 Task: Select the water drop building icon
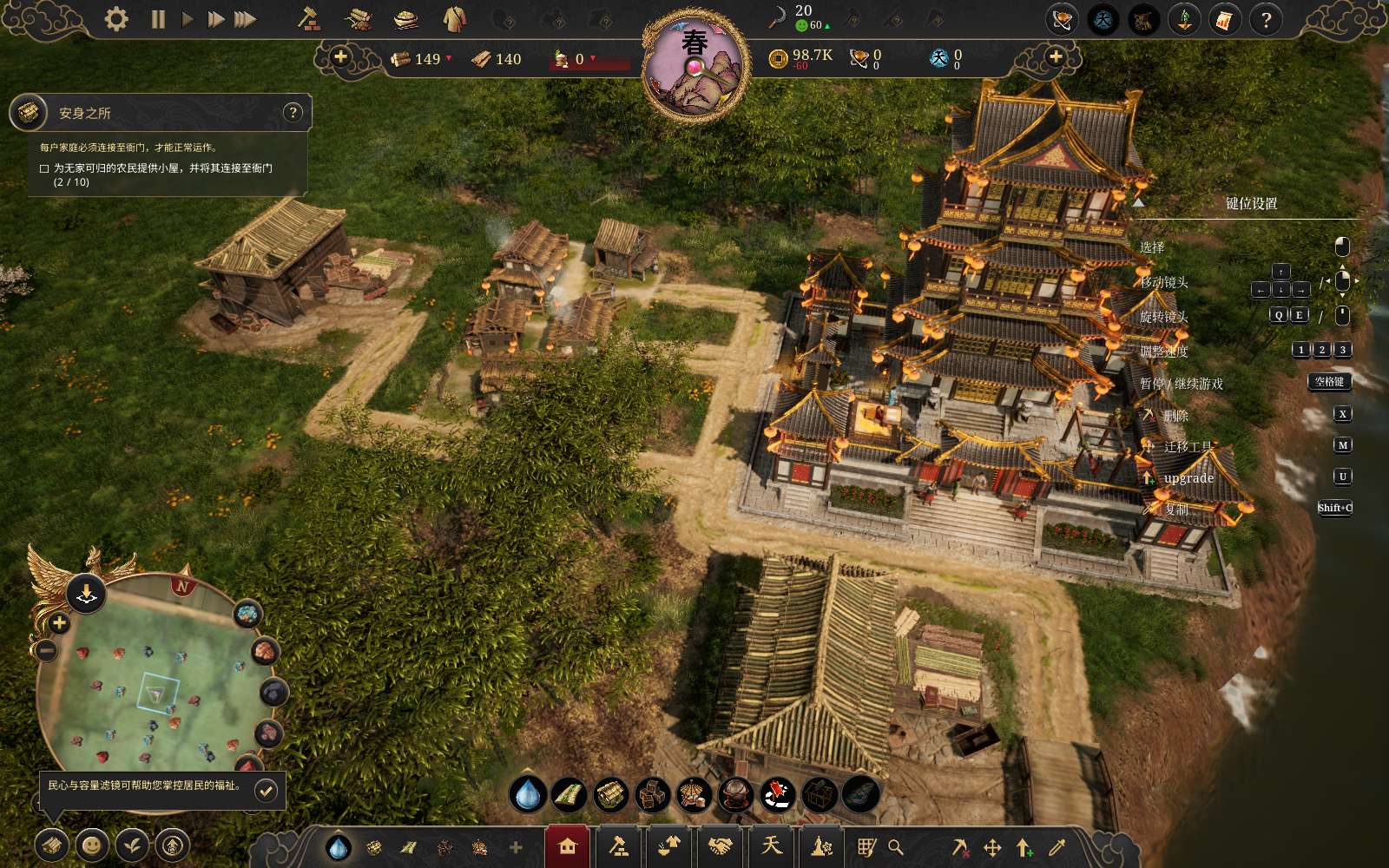527,793
